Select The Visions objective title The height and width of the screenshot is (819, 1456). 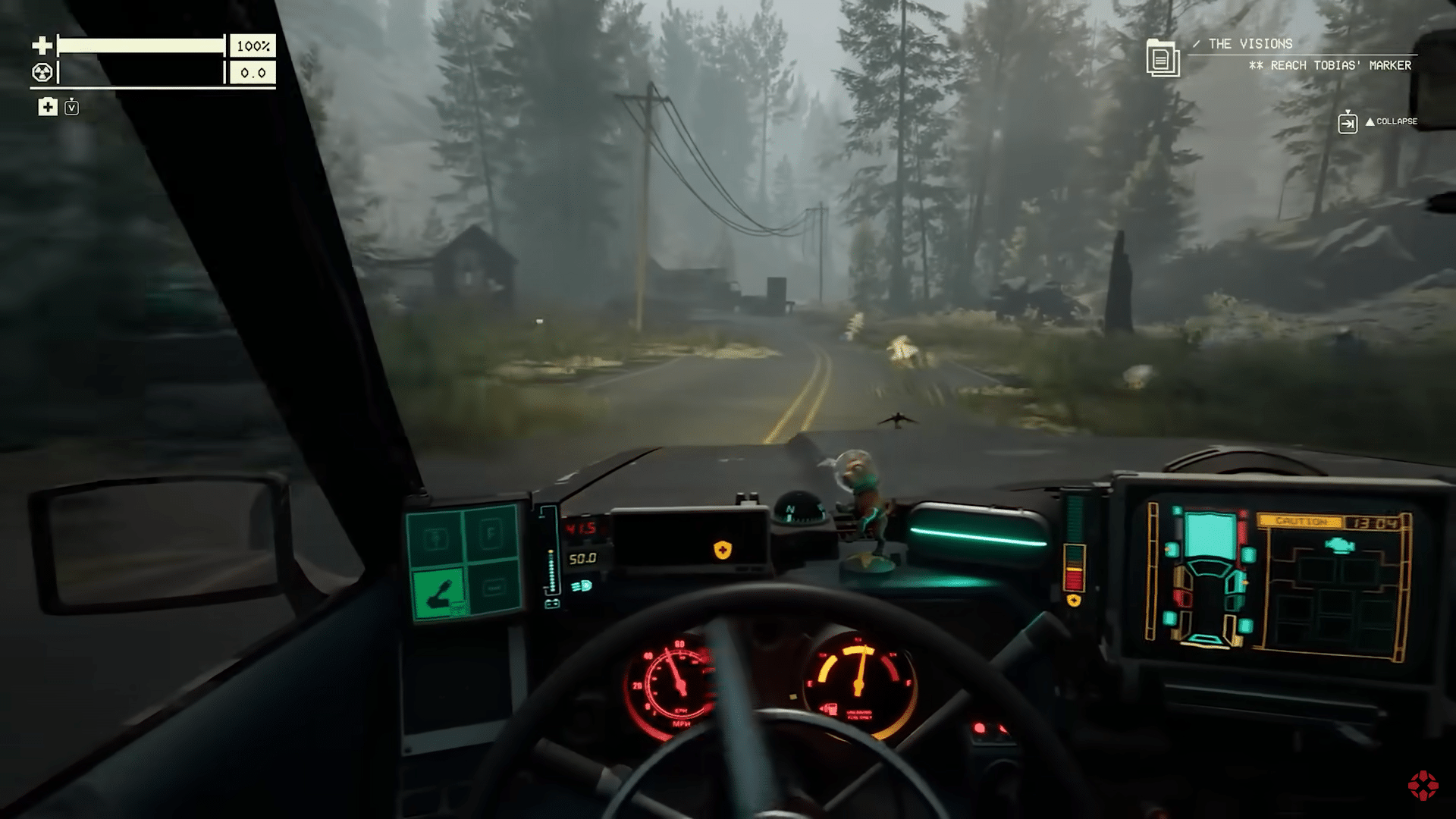(1250, 44)
